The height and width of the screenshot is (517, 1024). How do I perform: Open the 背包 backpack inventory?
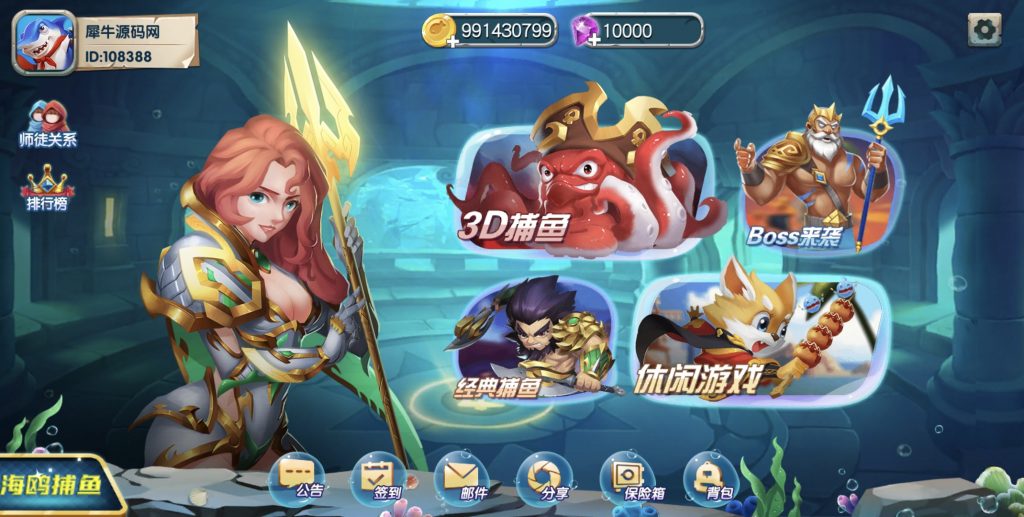click(710, 478)
